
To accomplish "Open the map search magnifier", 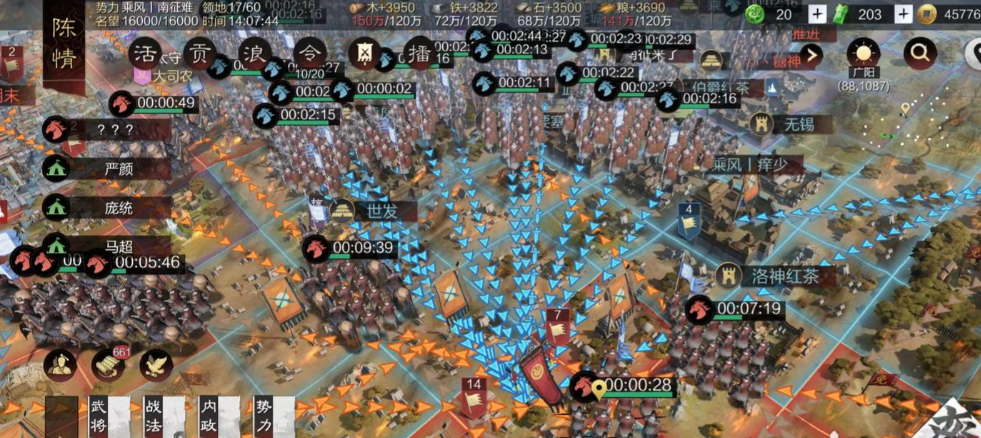I will click(918, 54).
